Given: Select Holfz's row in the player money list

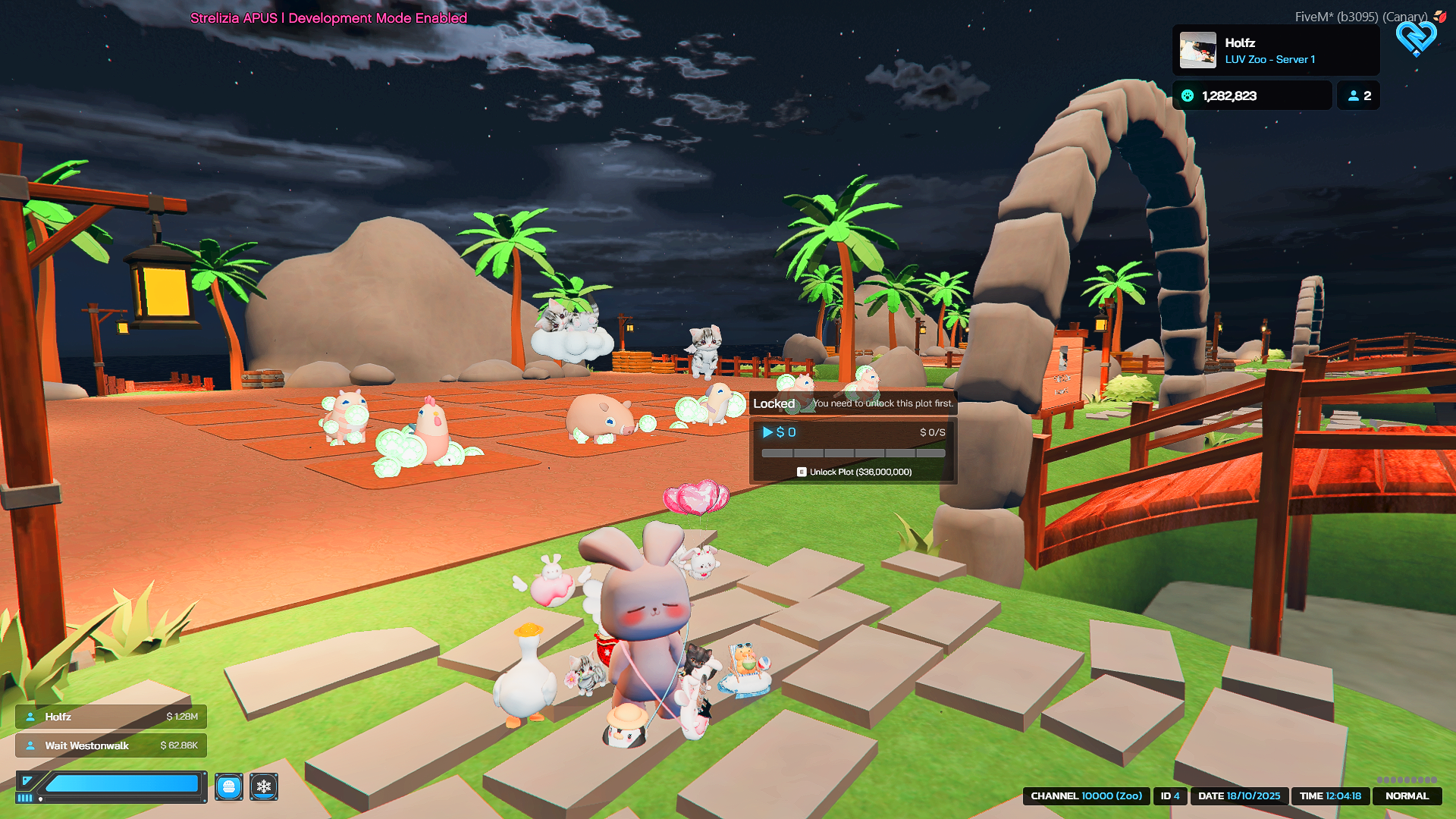Looking at the screenshot, I should click(x=111, y=717).
